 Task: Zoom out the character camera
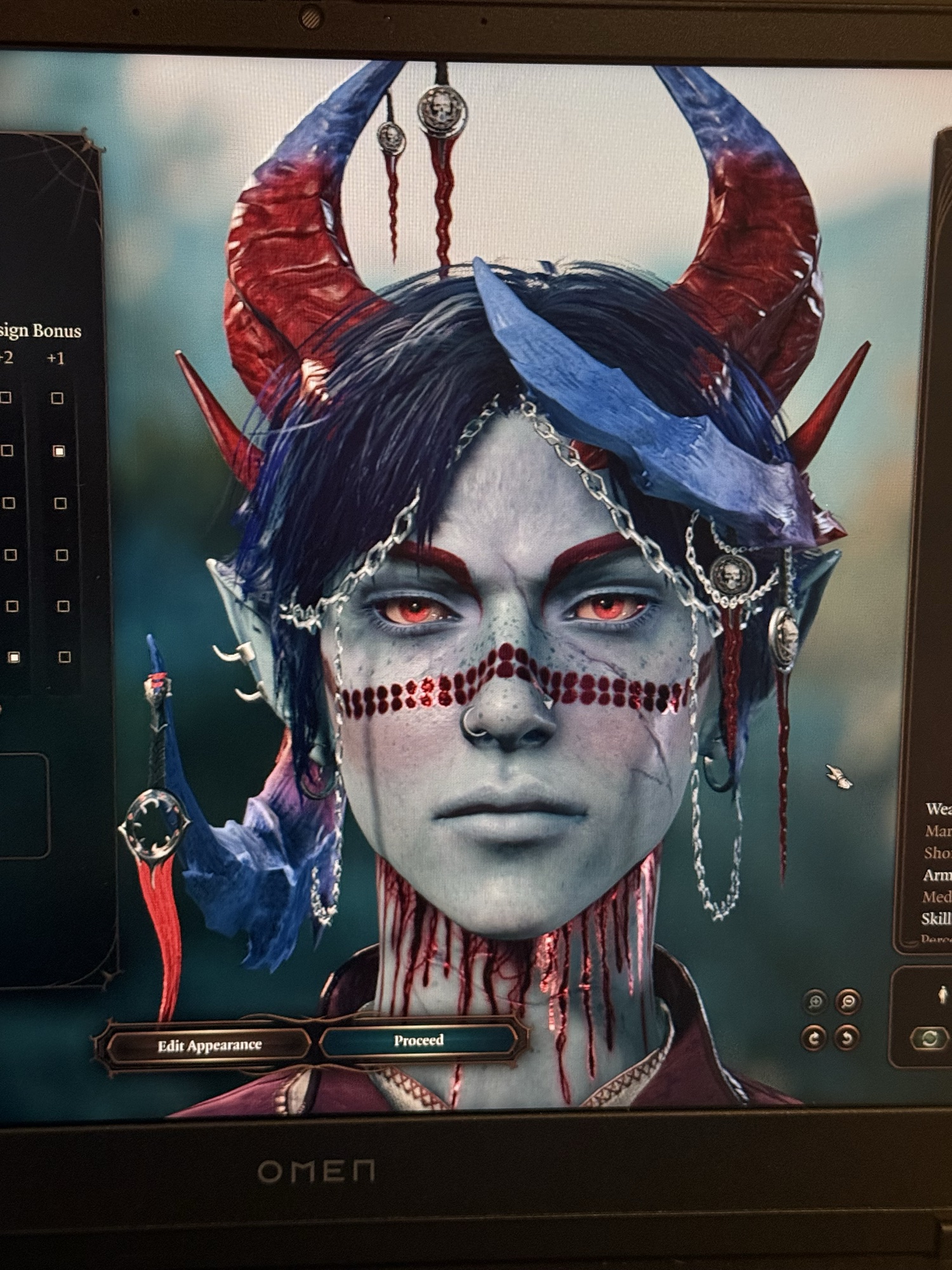(x=849, y=1001)
